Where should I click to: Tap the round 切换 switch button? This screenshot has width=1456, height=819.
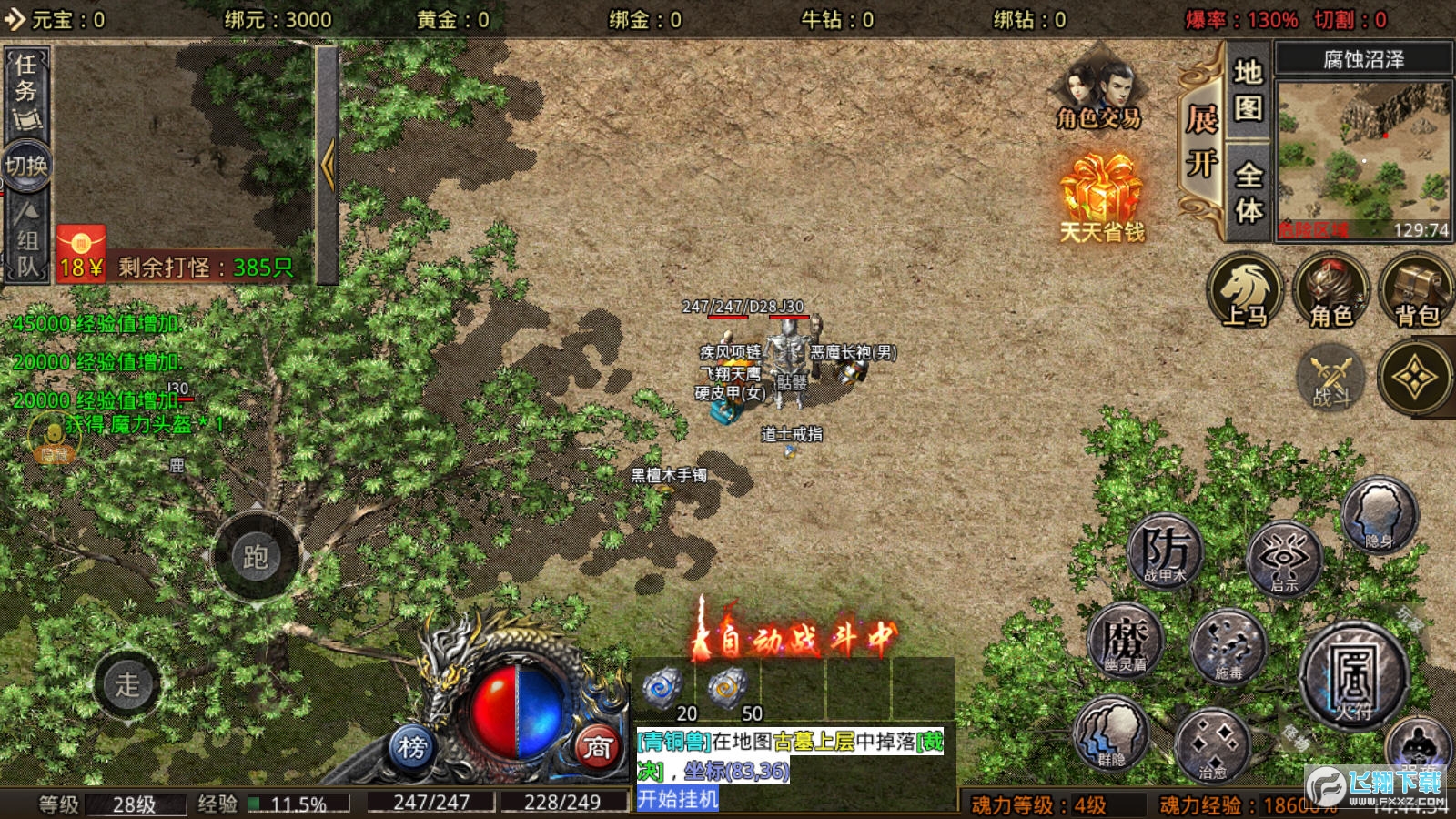pyautogui.click(x=26, y=166)
